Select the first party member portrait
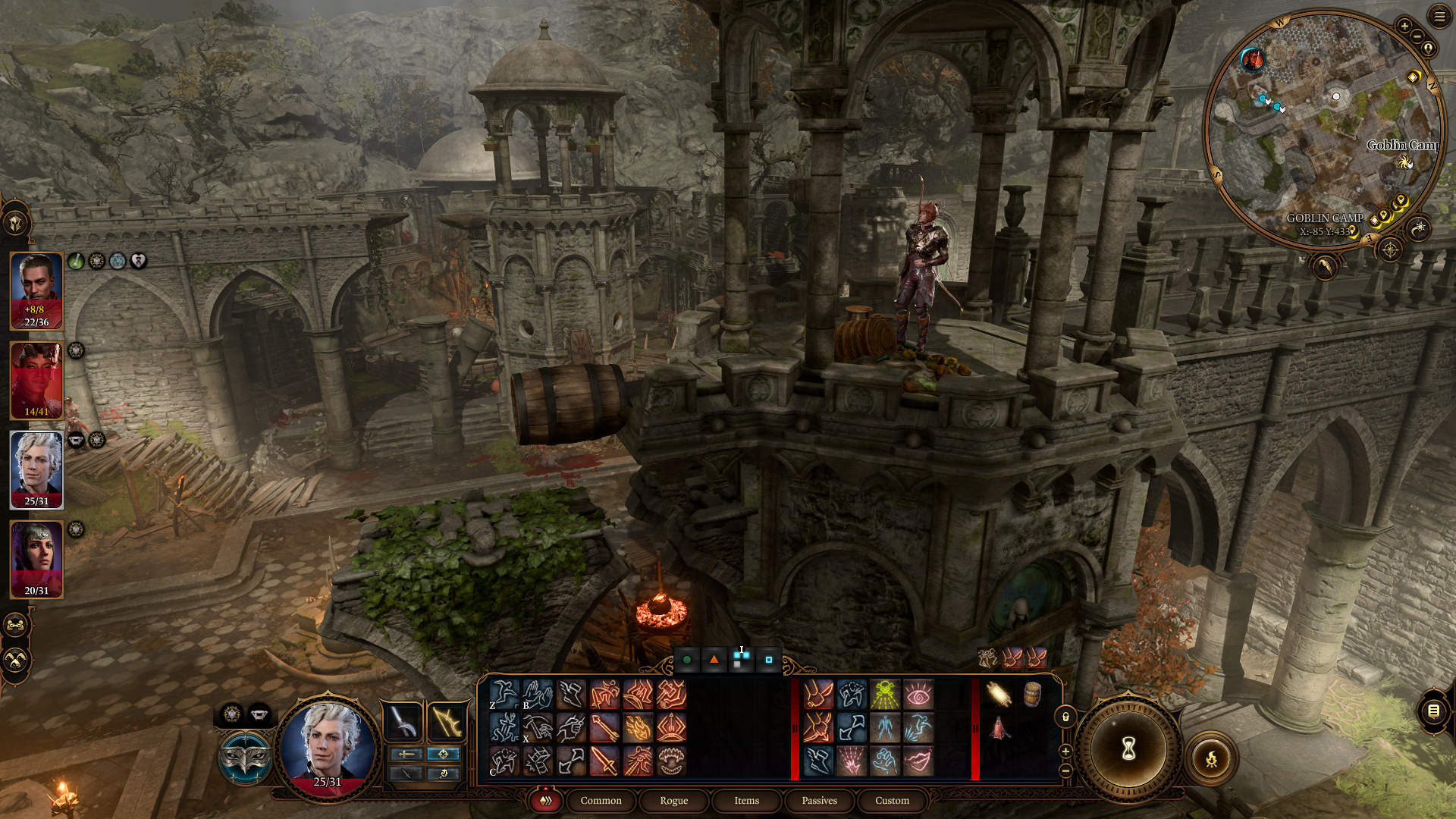This screenshot has height=819, width=1456. pyautogui.click(x=36, y=290)
